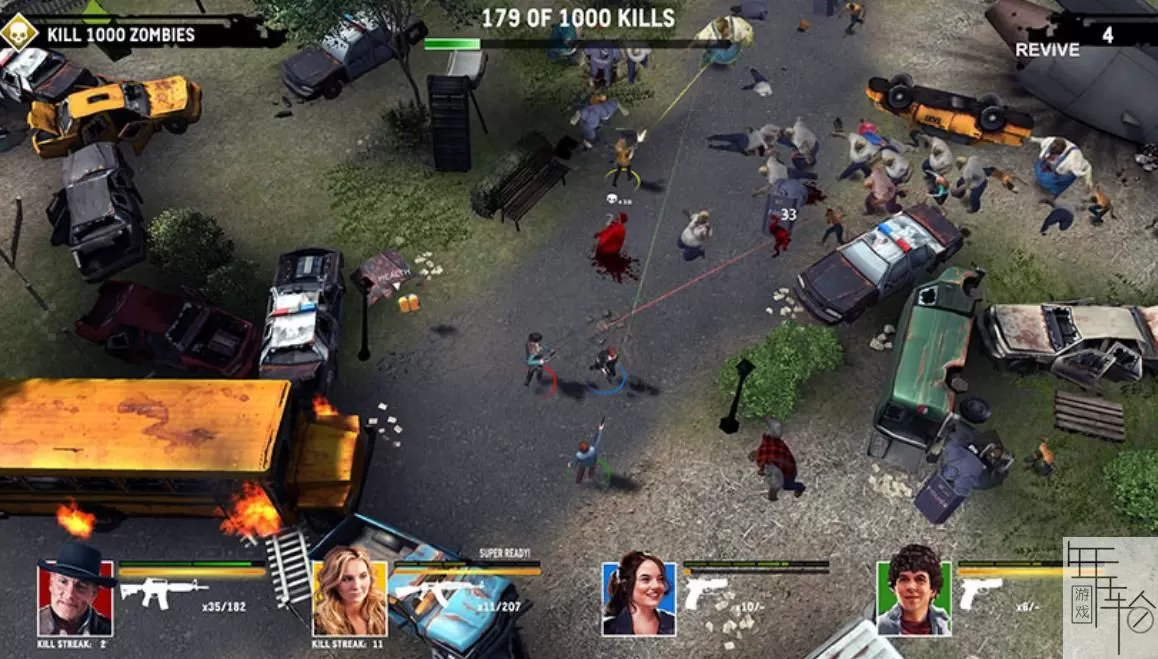Select the curly-haired boy's pistol icon
Viewport: 1158px width, 659px height.
tap(980, 592)
